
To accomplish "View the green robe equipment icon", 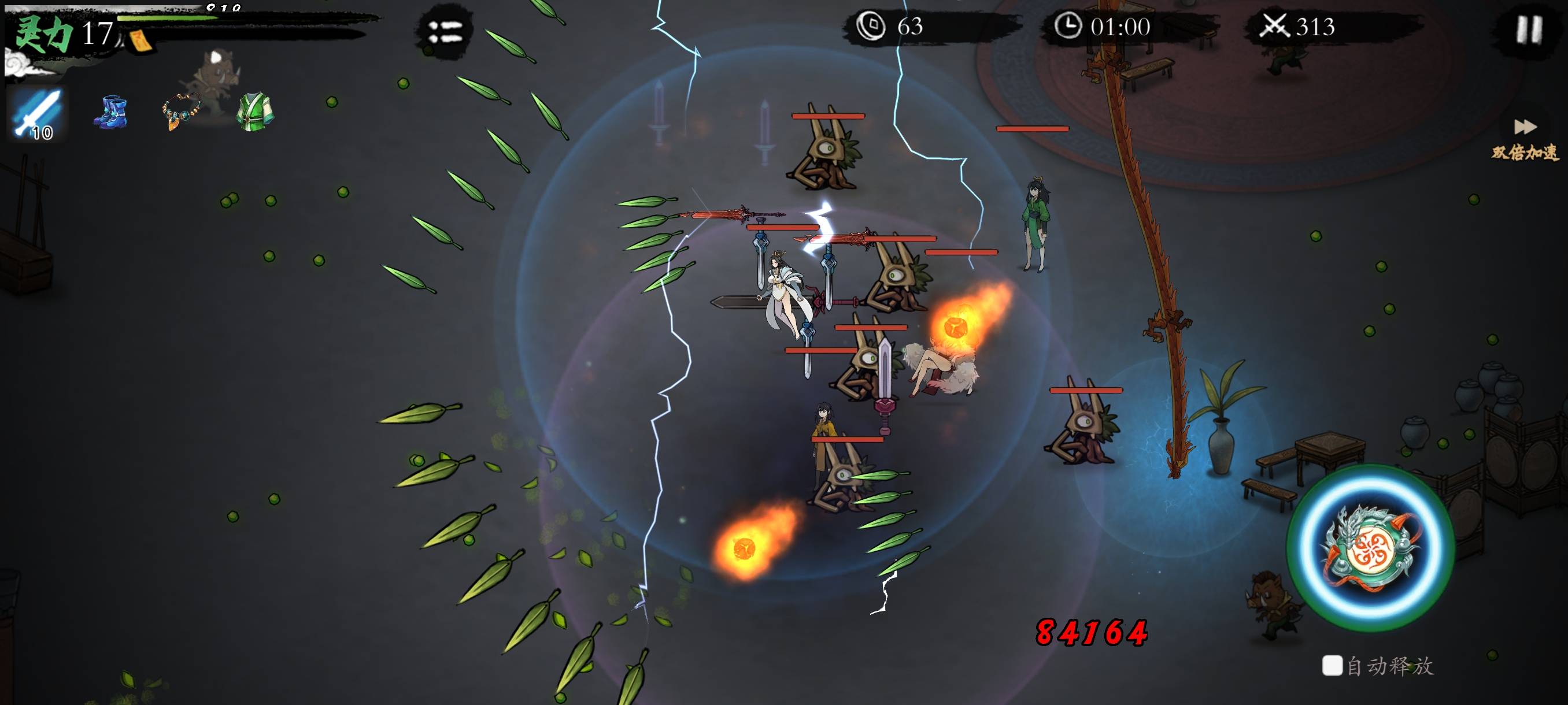I will (x=255, y=112).
